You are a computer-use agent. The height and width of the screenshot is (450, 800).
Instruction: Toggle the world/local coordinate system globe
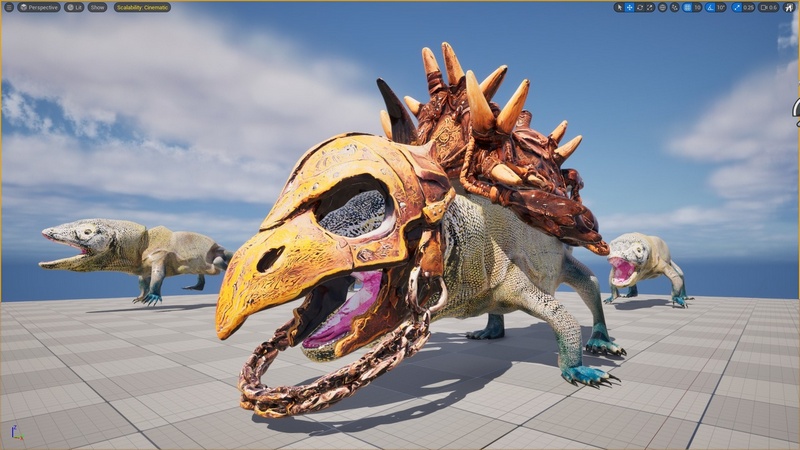point(662,7)
